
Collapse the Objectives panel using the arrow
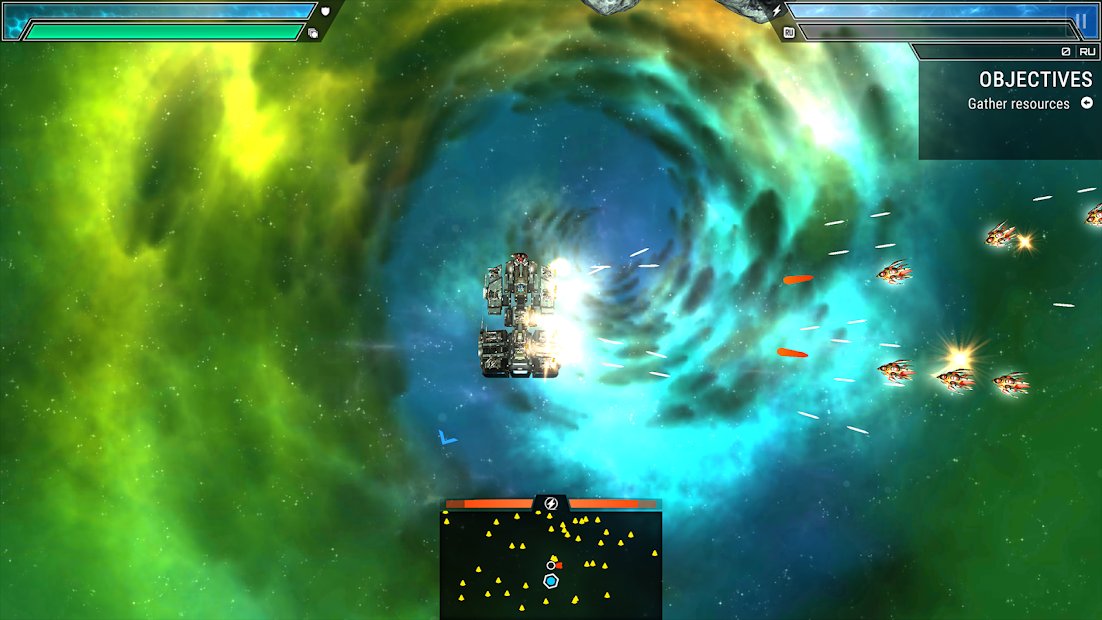[1086, 104]
